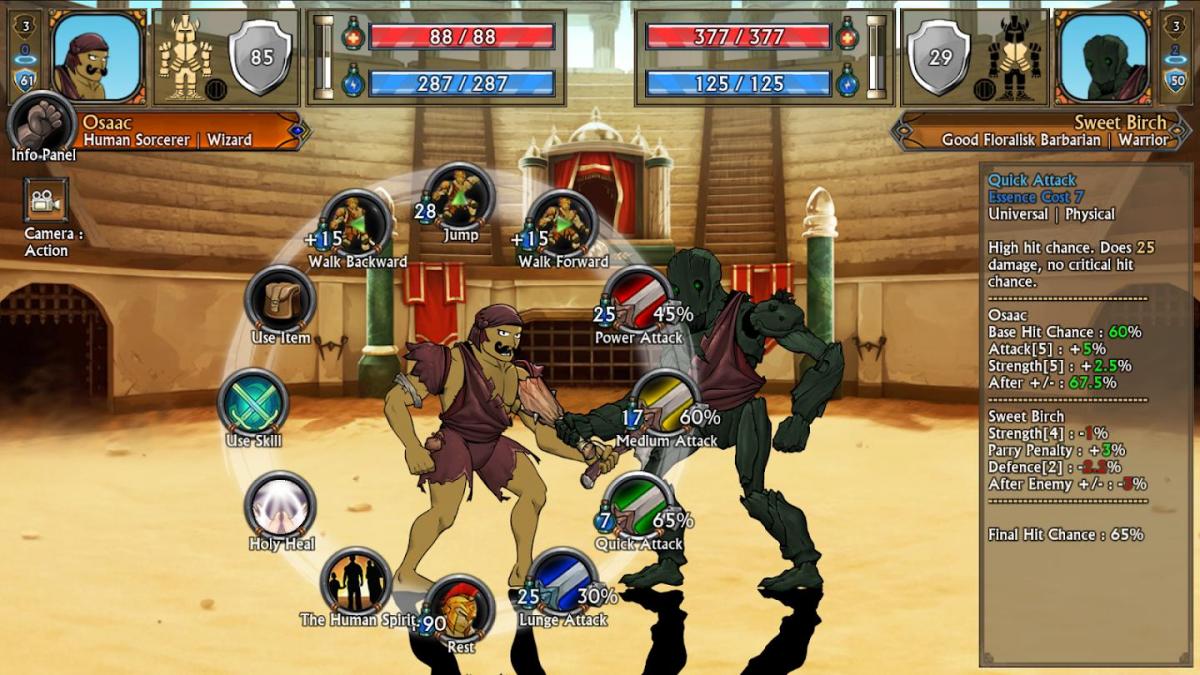Open the Use Item bag

tap(281, 300)
